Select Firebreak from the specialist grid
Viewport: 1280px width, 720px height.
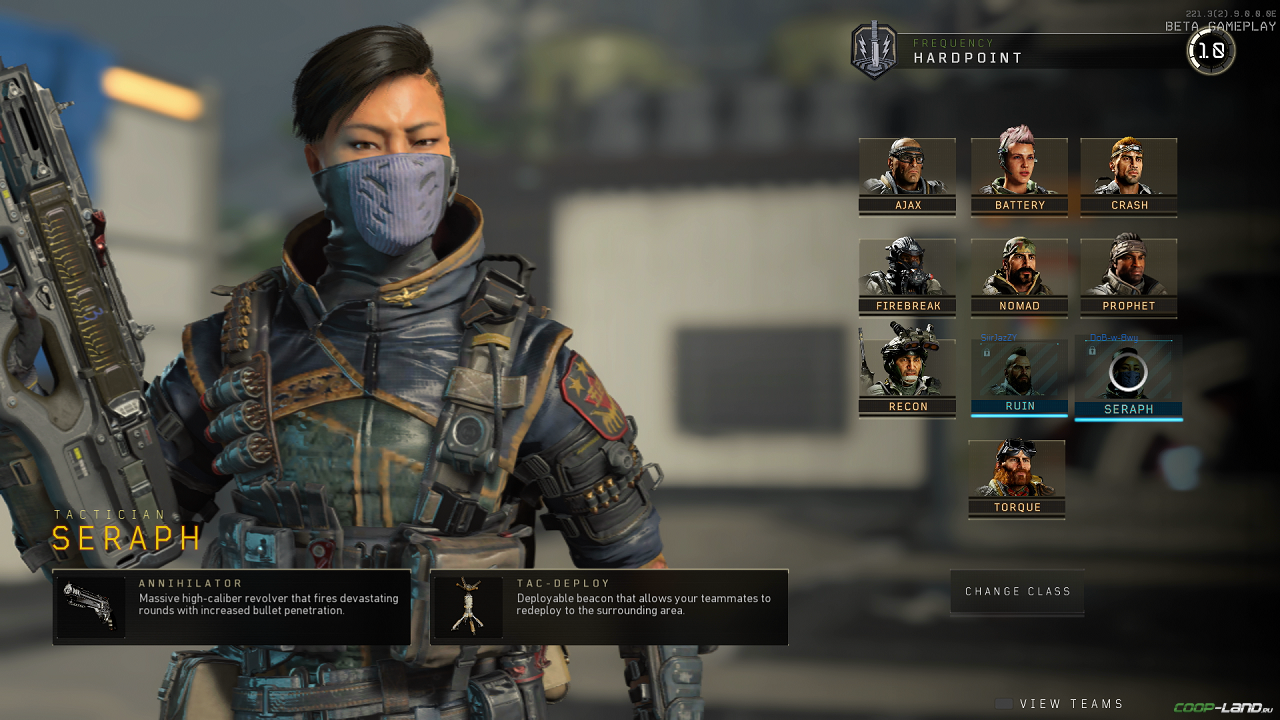coord(907,276)
